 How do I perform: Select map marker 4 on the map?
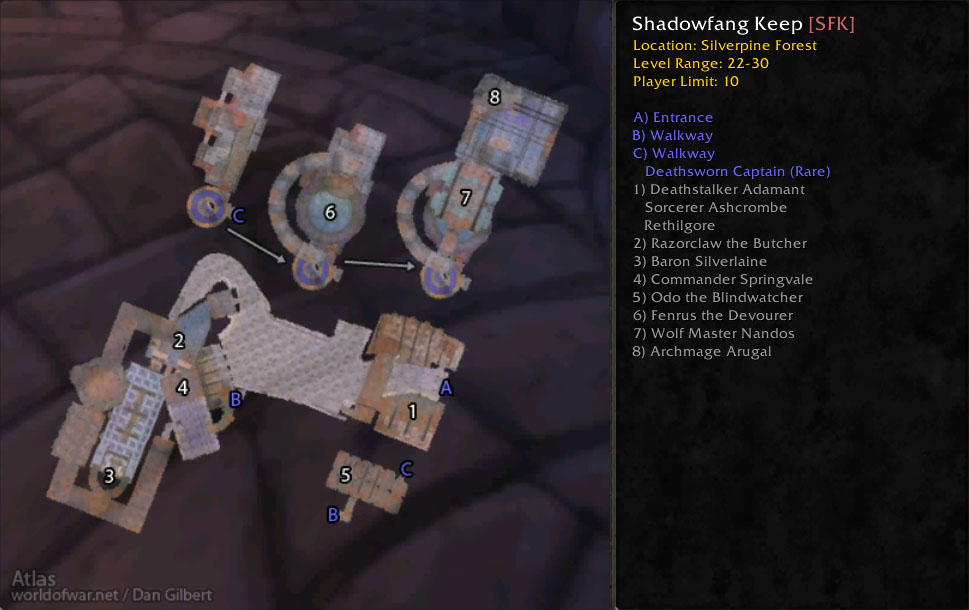pos(182,387)
